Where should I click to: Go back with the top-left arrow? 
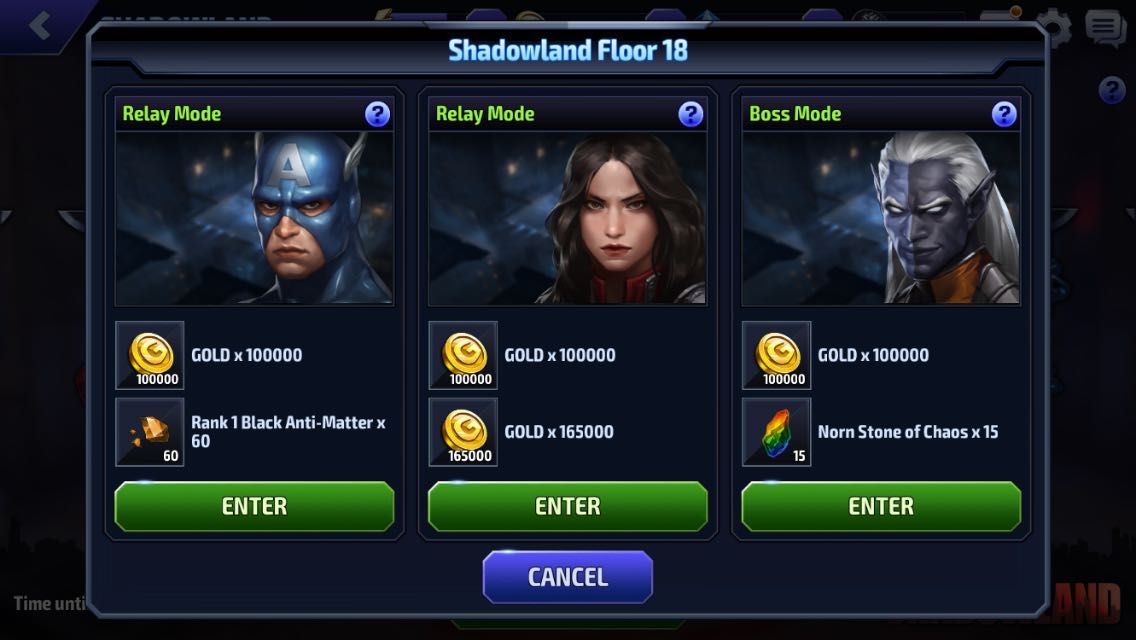point(40,25)
